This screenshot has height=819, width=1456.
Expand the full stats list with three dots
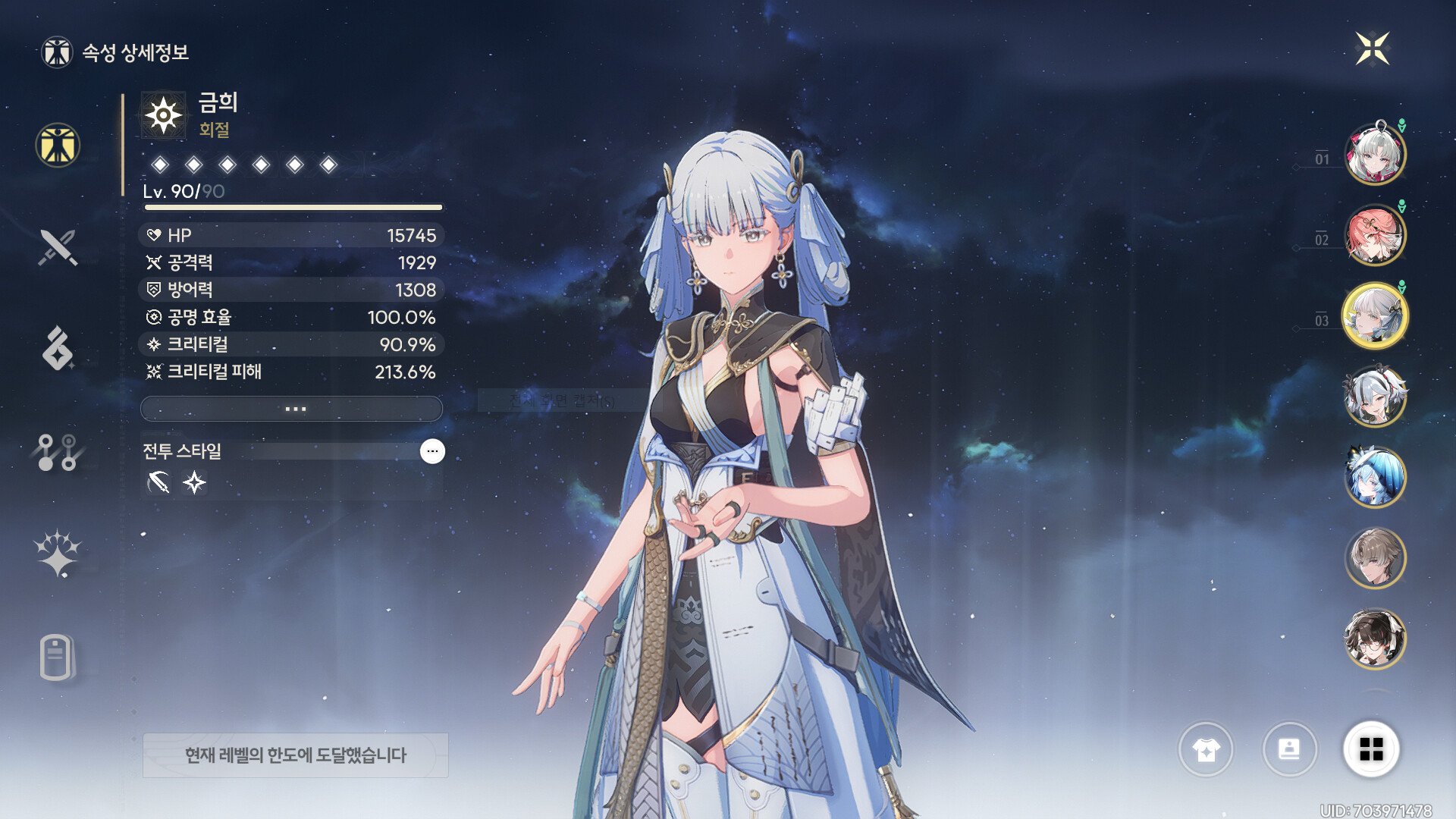(292, 409)
